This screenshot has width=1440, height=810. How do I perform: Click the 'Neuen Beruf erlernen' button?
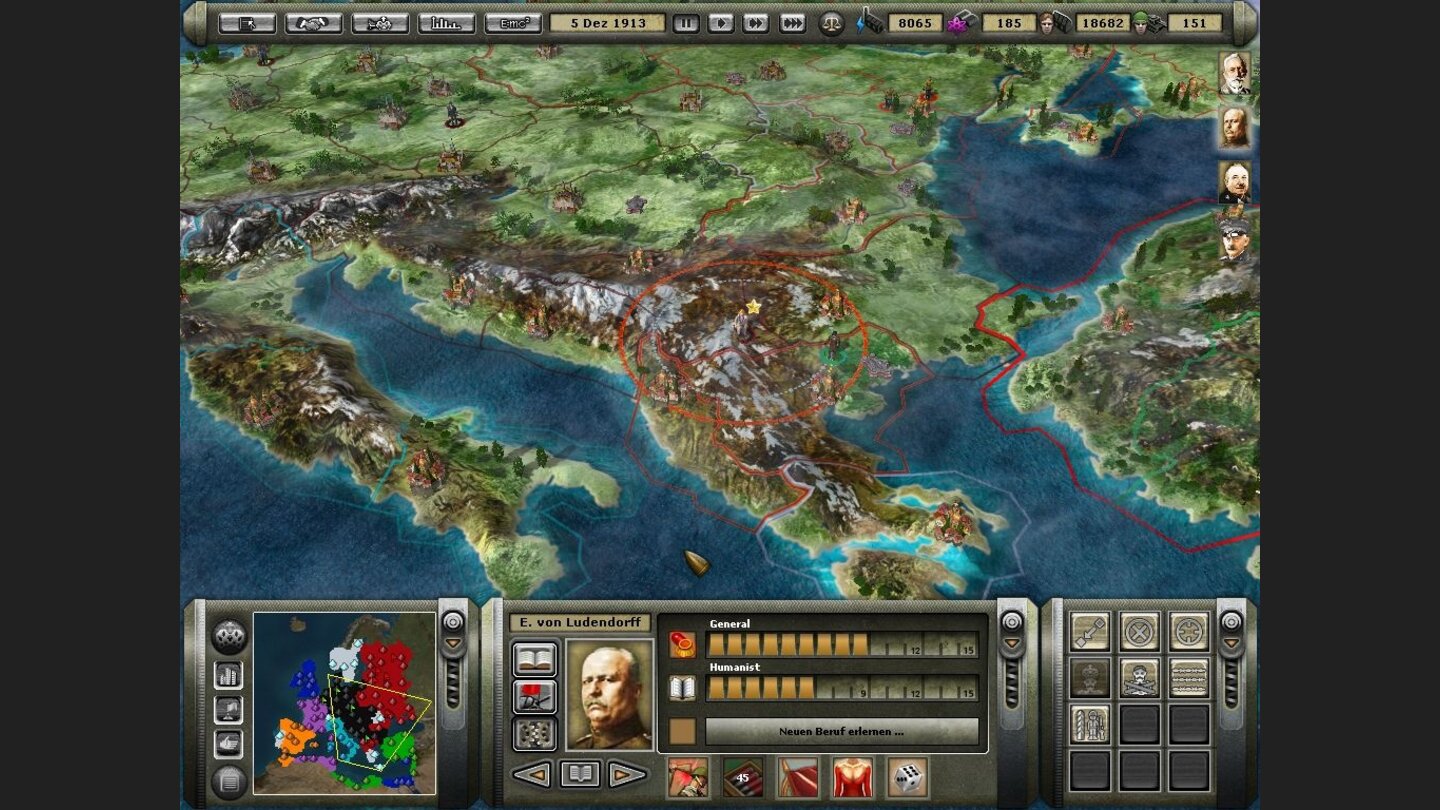[x=843, y=732]
